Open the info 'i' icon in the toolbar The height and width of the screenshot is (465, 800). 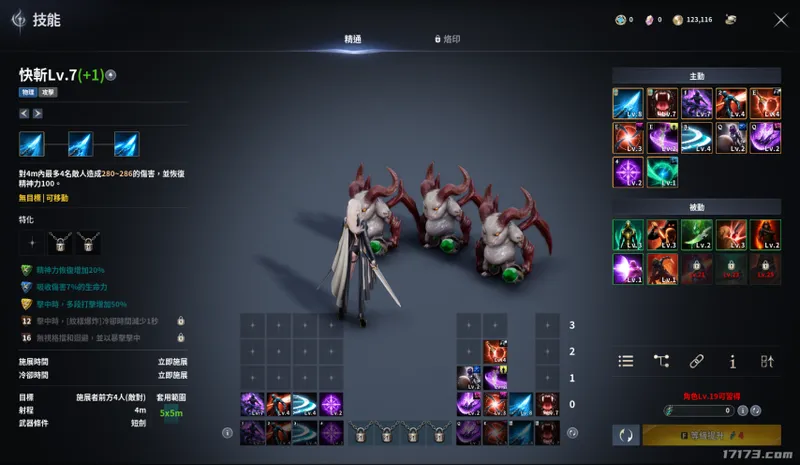click(732, 361)
